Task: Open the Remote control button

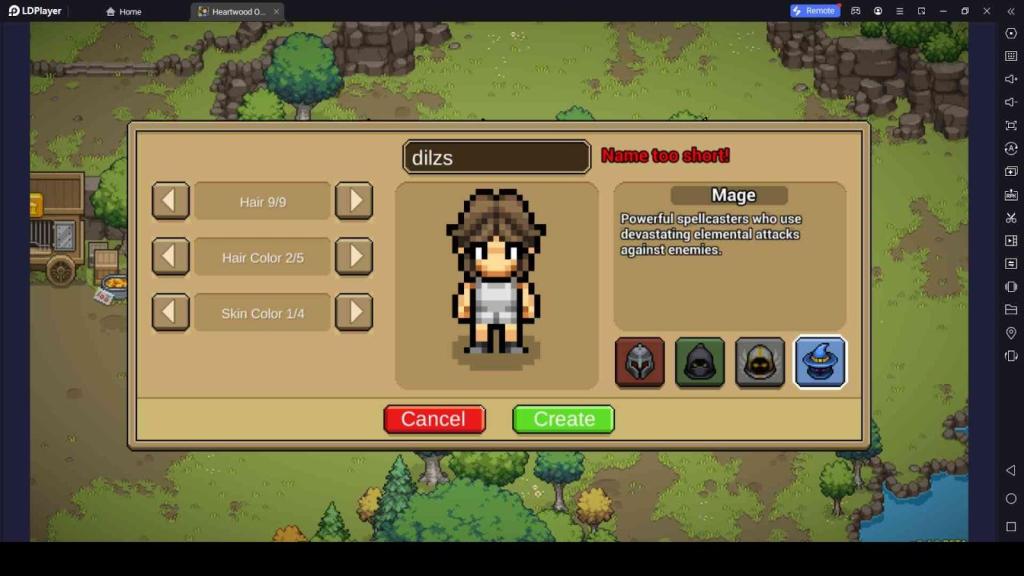Action: coord(814,11)
